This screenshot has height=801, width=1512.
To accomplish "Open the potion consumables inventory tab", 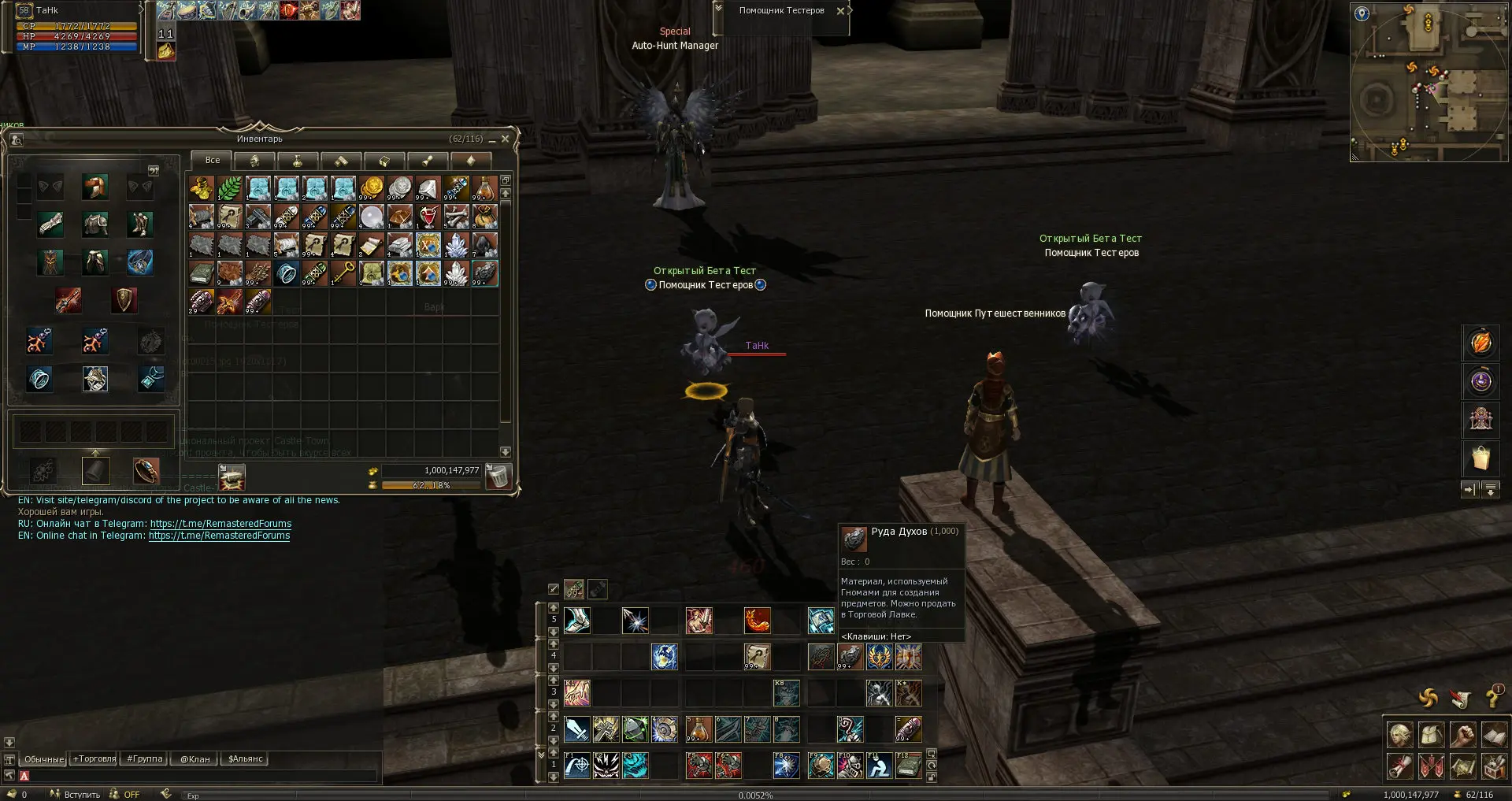I will click(x=298, y=161).
